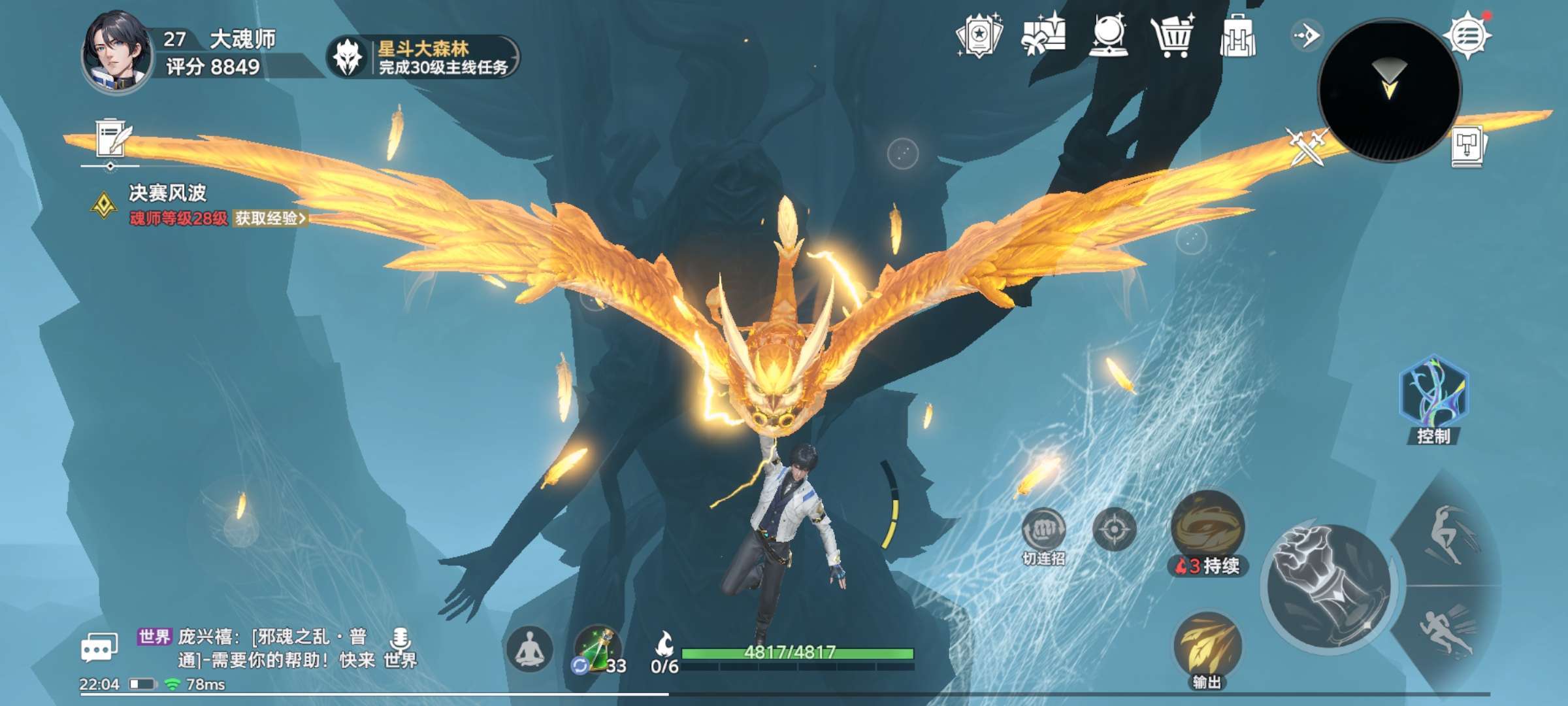Open the crystal ball icon
The image size is (1568, 706).
[1109, 36]
